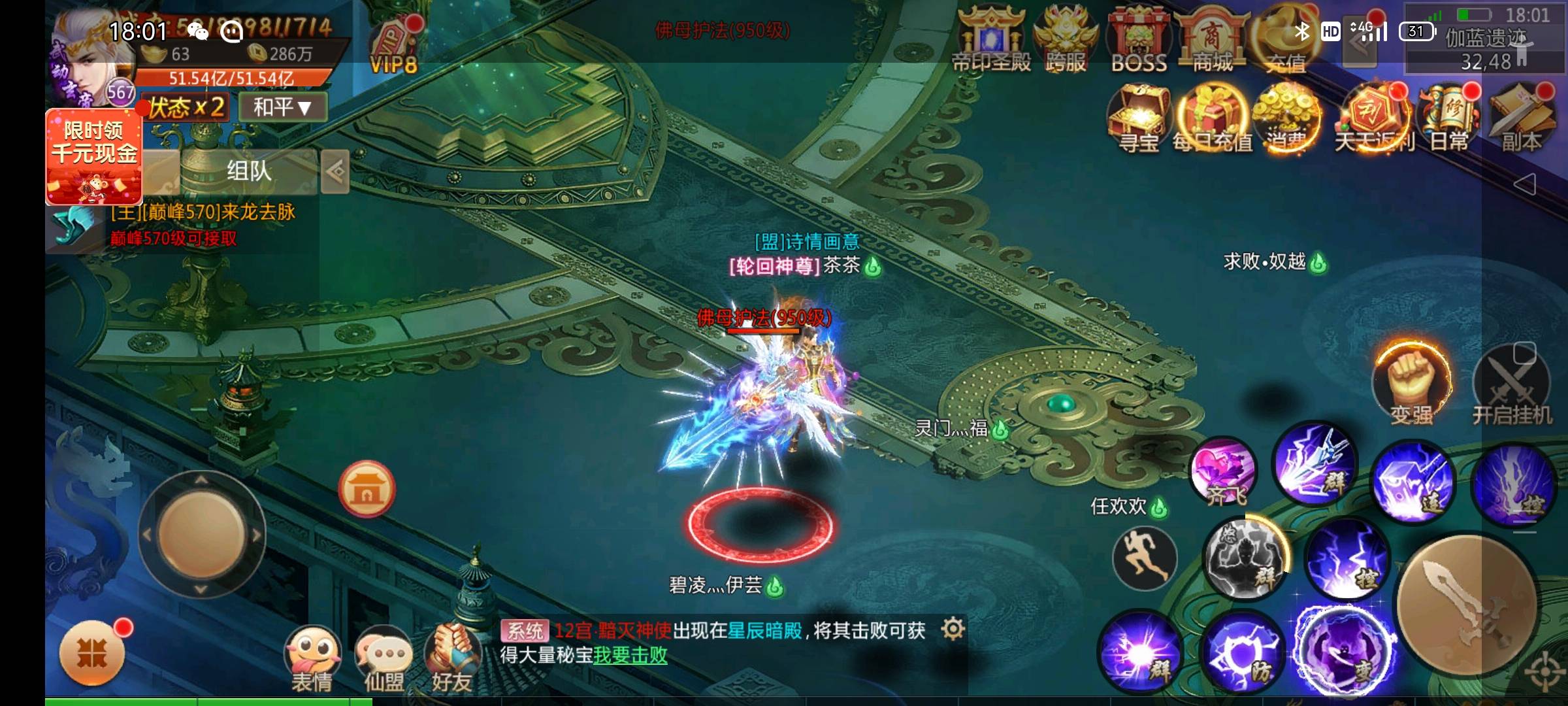
Task: Open the 好友 friends list
Action: coord(452,657)
